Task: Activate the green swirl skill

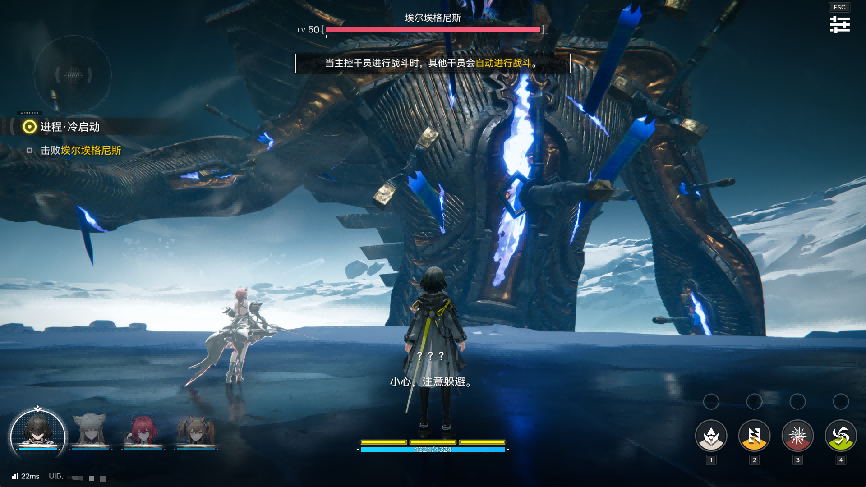Action: (x=841, y=435)
